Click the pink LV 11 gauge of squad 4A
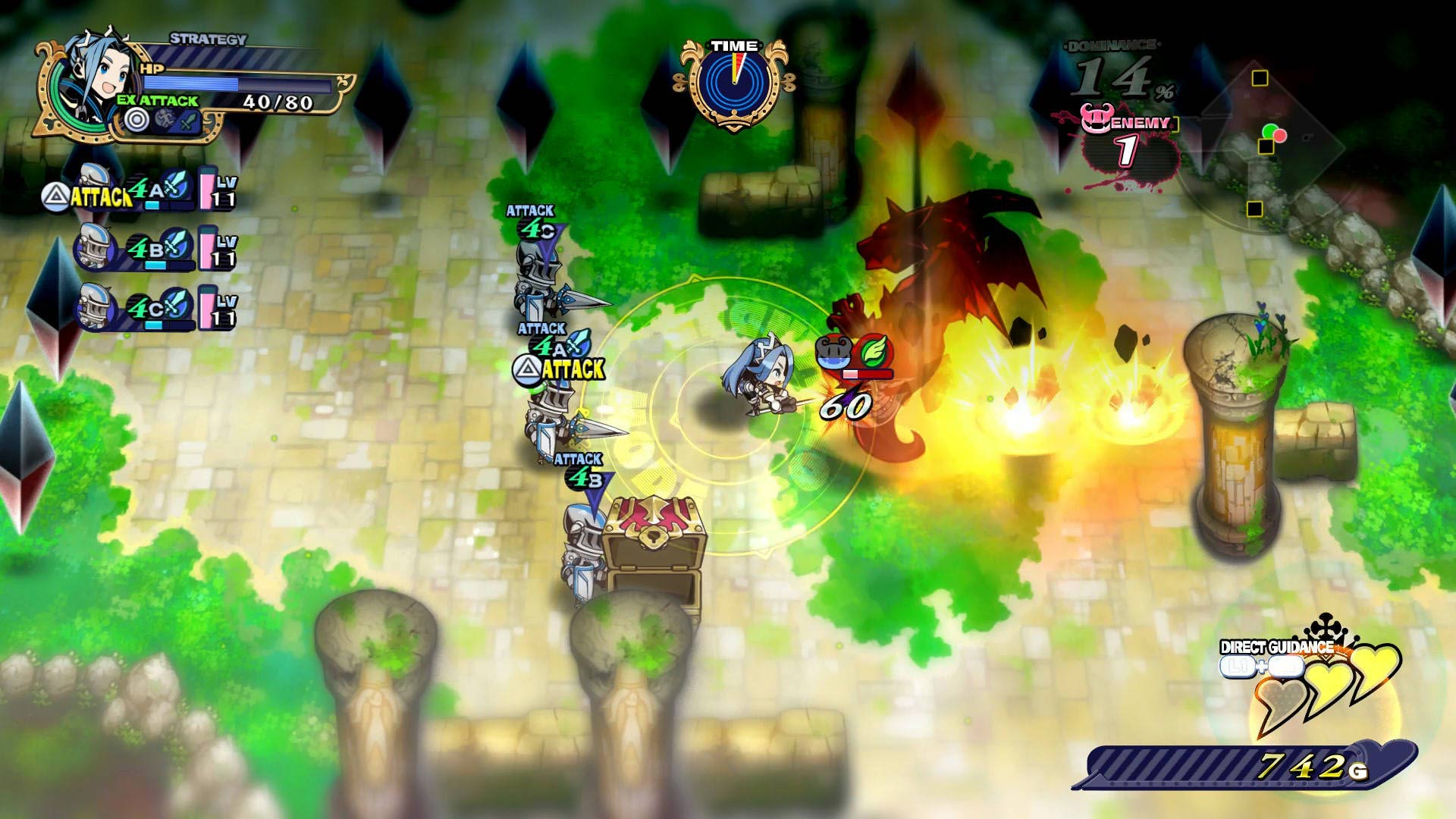The image size is (1456, 819). [209, 190]
